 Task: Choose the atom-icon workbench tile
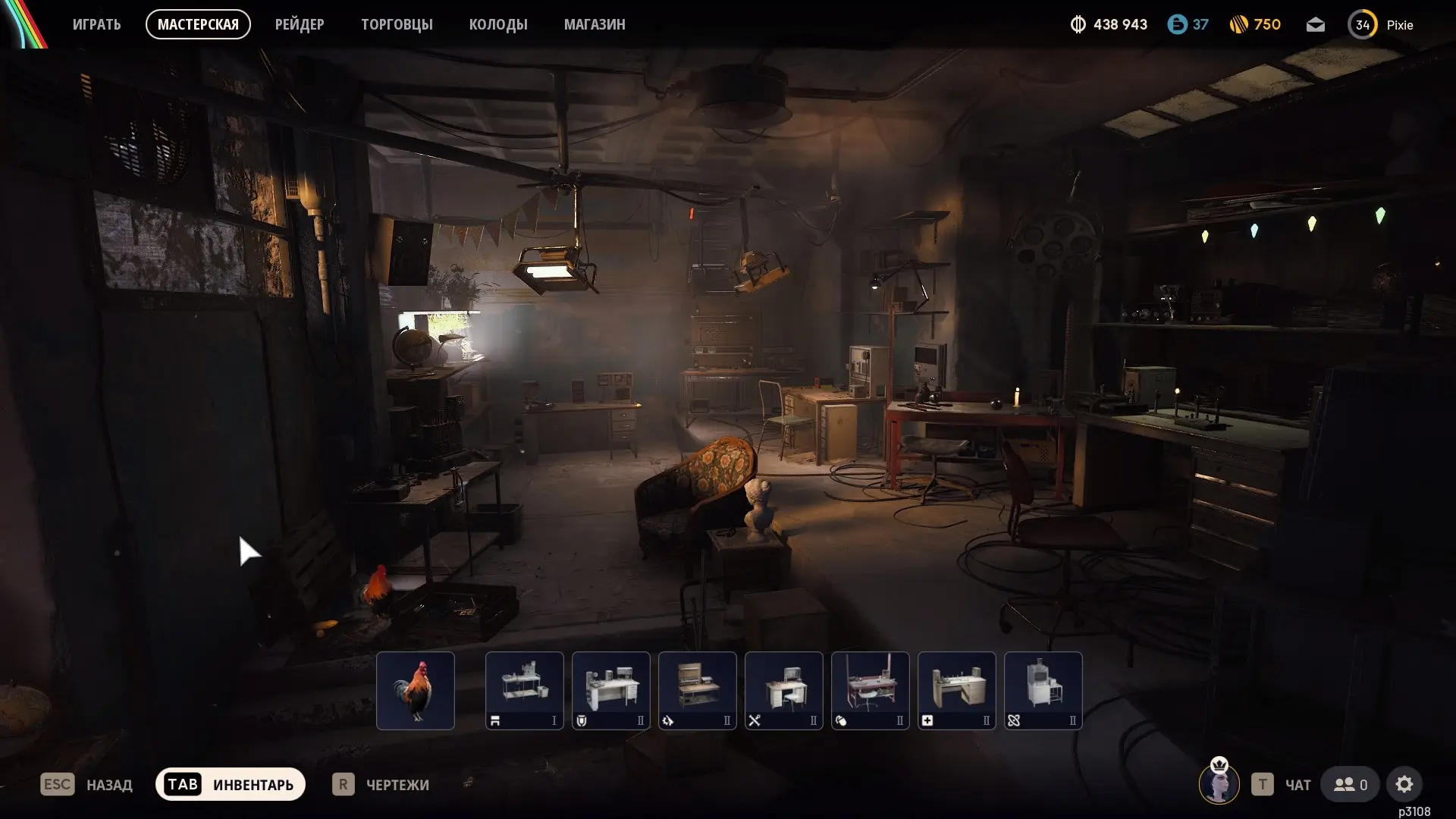[x=1043, y=690]
